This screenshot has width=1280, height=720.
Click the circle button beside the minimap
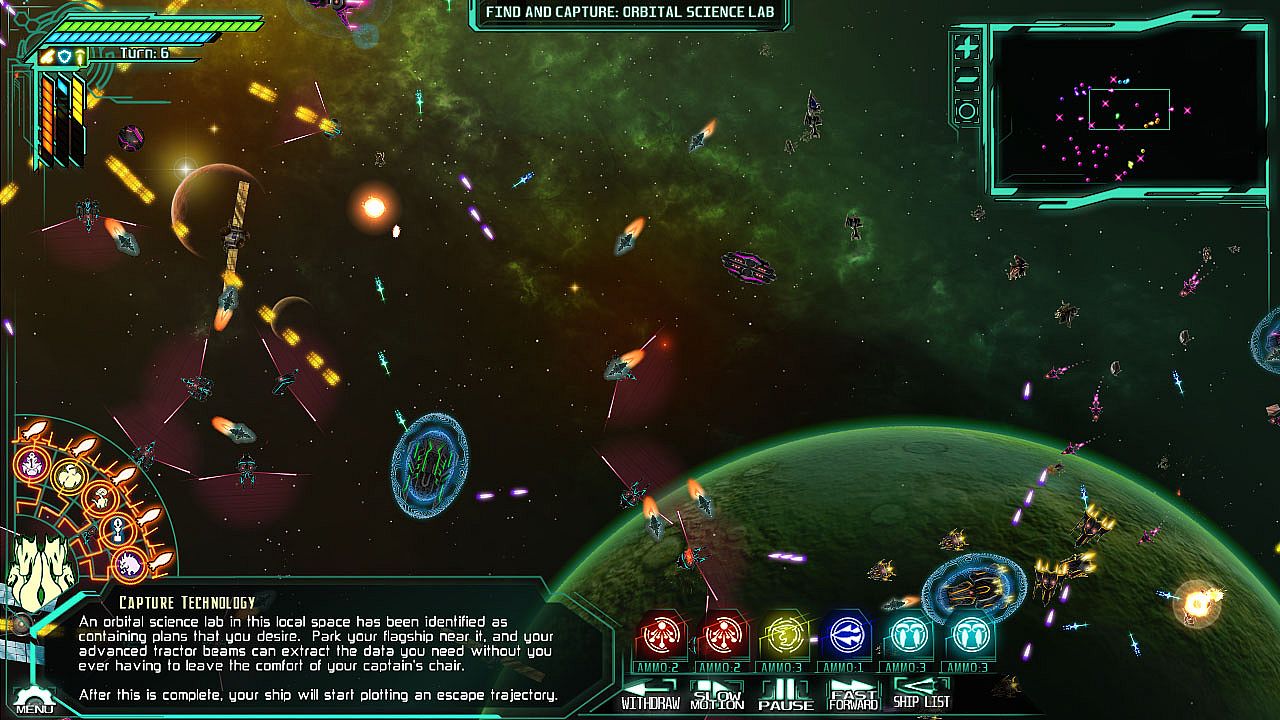[966, 111]
